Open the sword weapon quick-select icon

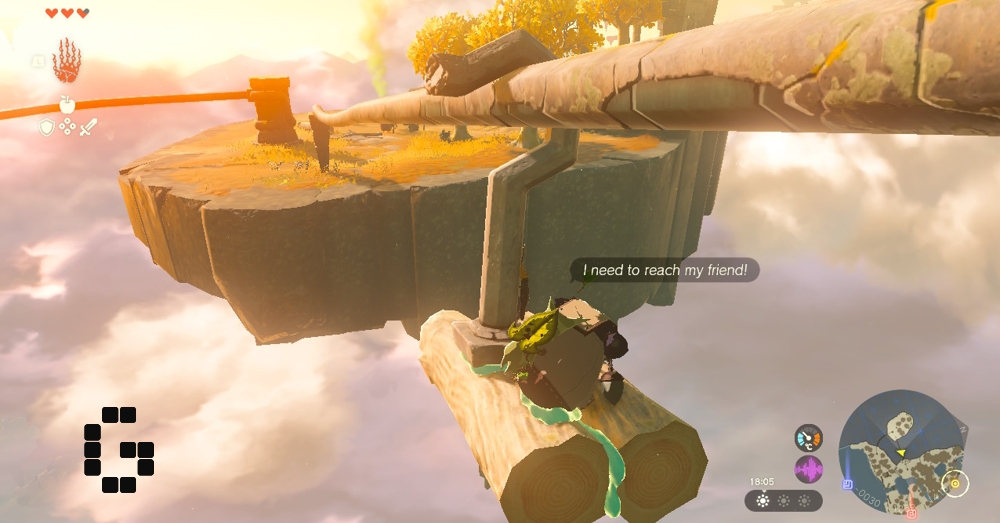[x=88, y=127]
